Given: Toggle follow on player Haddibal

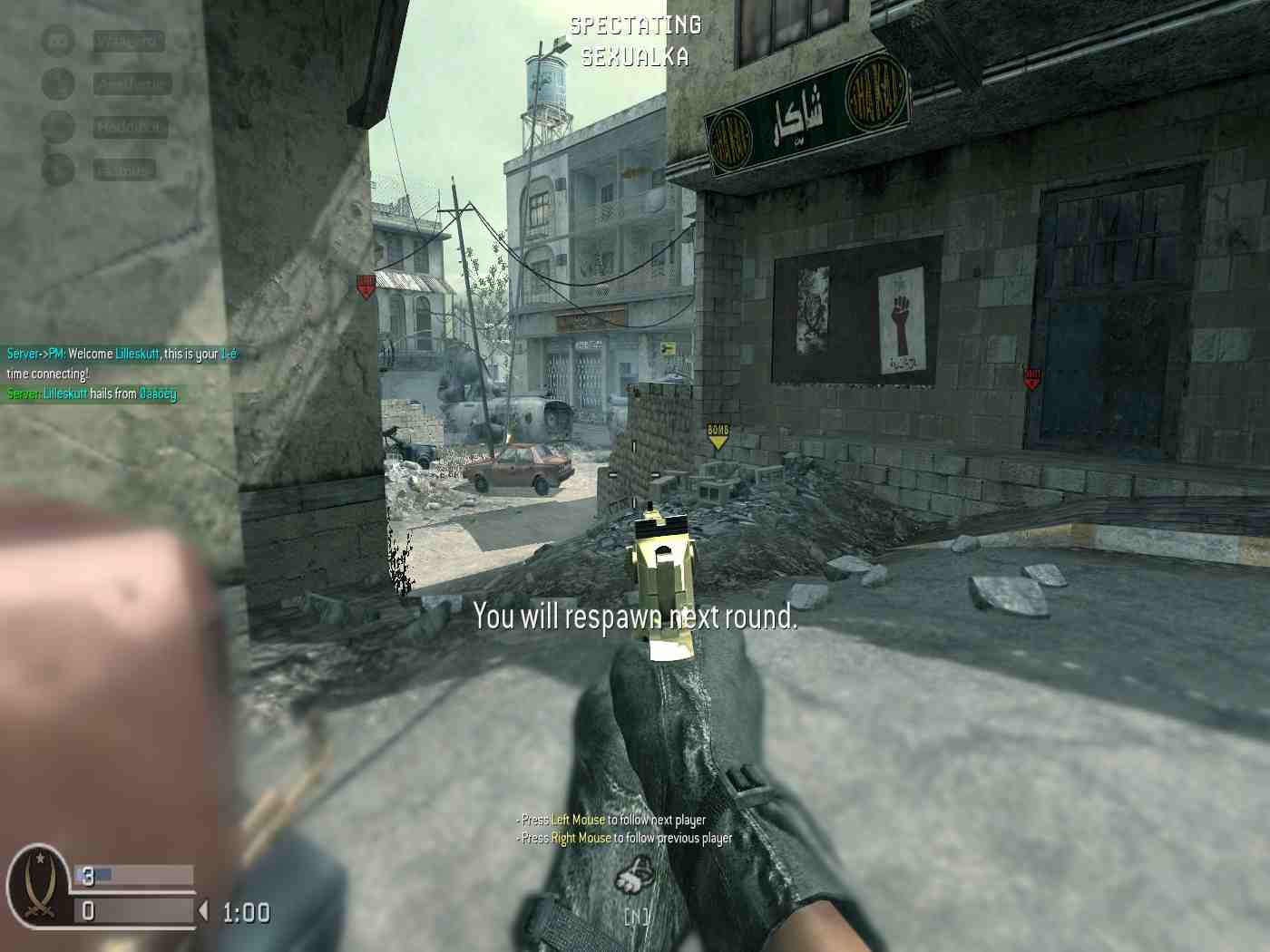Looking at the screenshot, I should click(129, 126).
